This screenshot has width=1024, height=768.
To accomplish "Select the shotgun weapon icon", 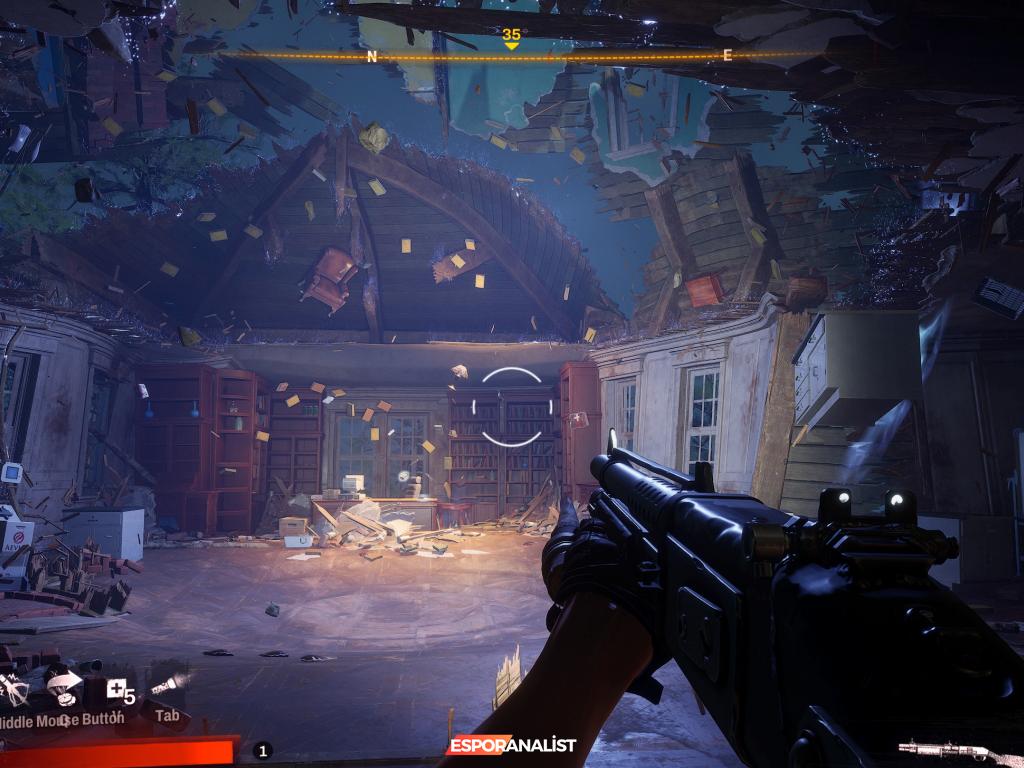I will [x=945, y=748].
